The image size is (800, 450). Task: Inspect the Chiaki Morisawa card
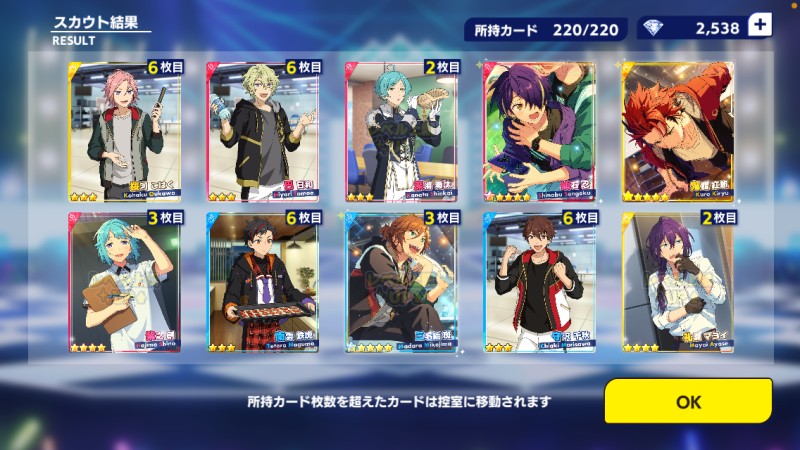coord(539,281)
